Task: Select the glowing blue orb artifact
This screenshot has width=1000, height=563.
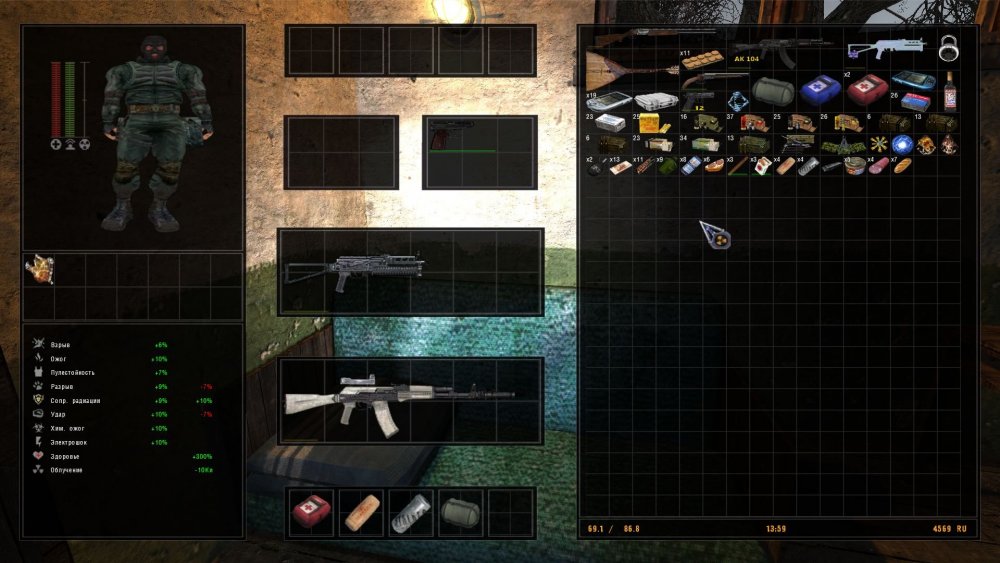Action: tap(901, 144)
